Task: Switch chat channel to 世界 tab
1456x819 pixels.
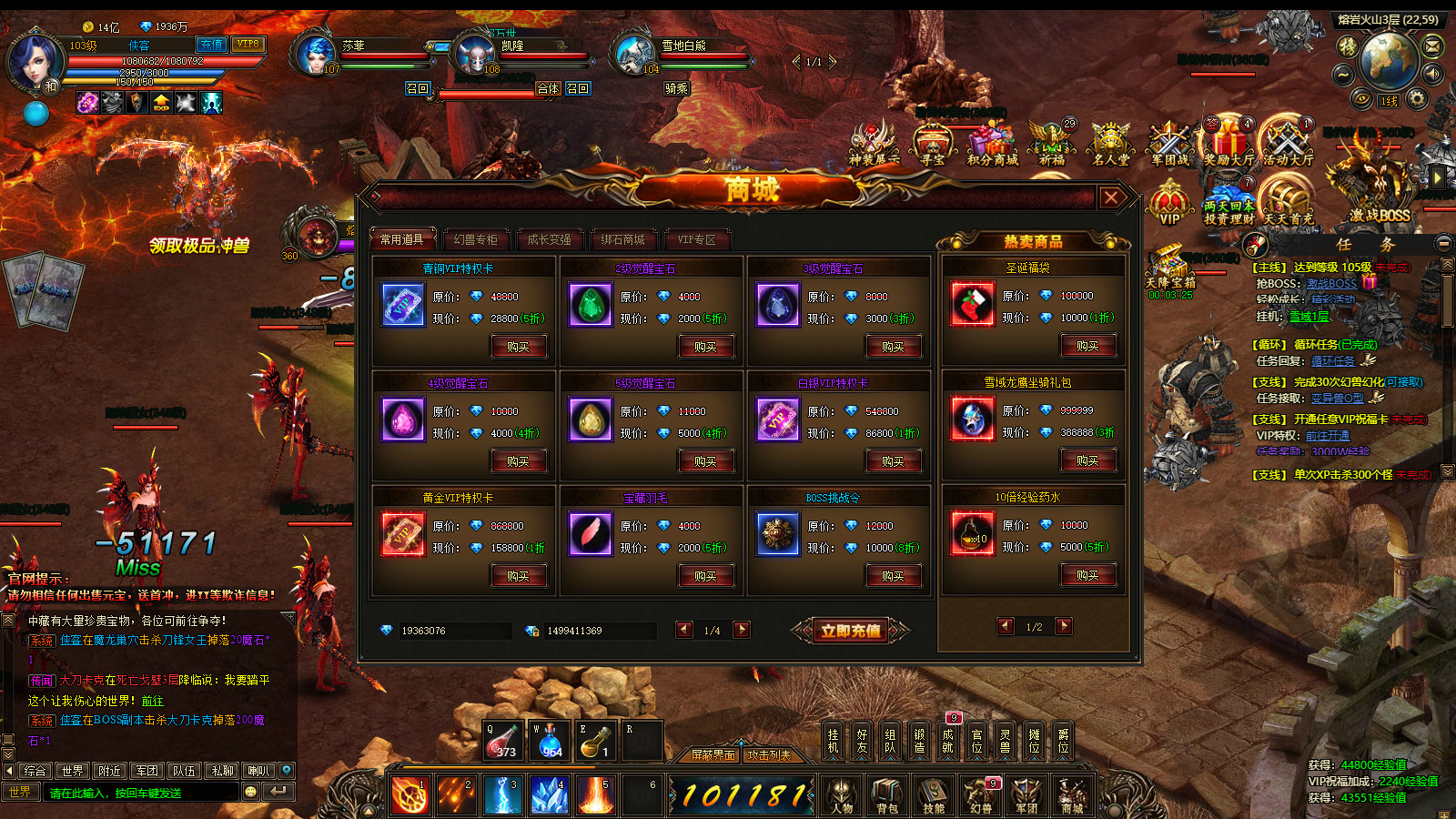Action: (x=73, y=771)
